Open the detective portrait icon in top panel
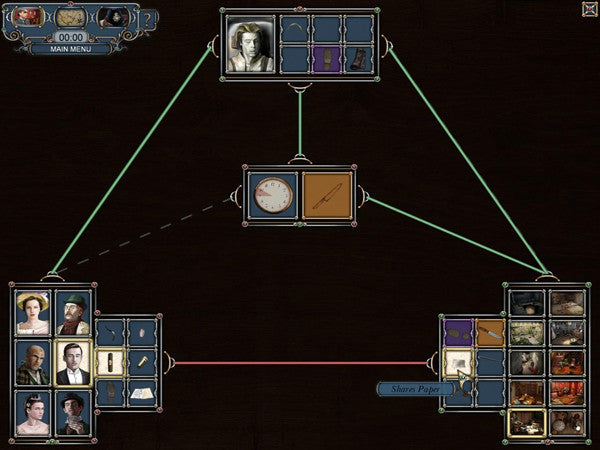 click(112, 17)
